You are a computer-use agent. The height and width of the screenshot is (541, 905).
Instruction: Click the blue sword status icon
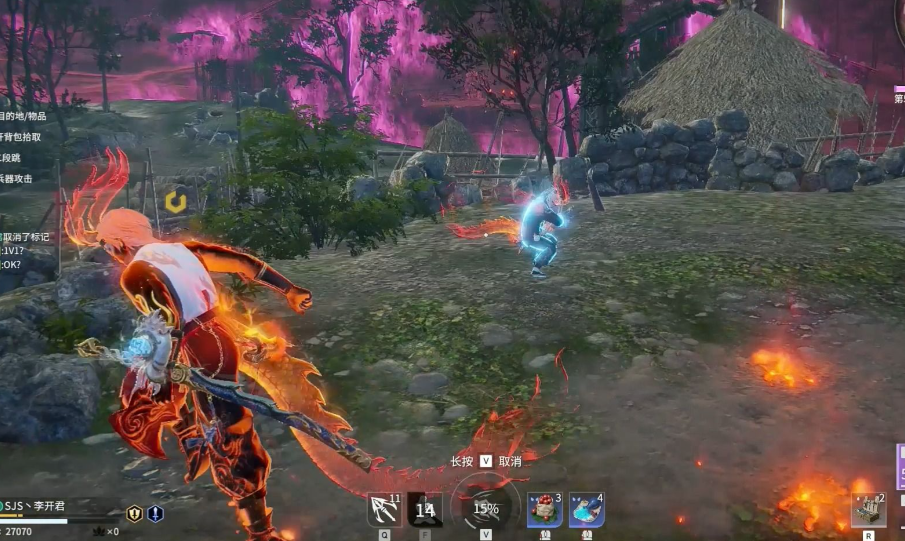155,514
